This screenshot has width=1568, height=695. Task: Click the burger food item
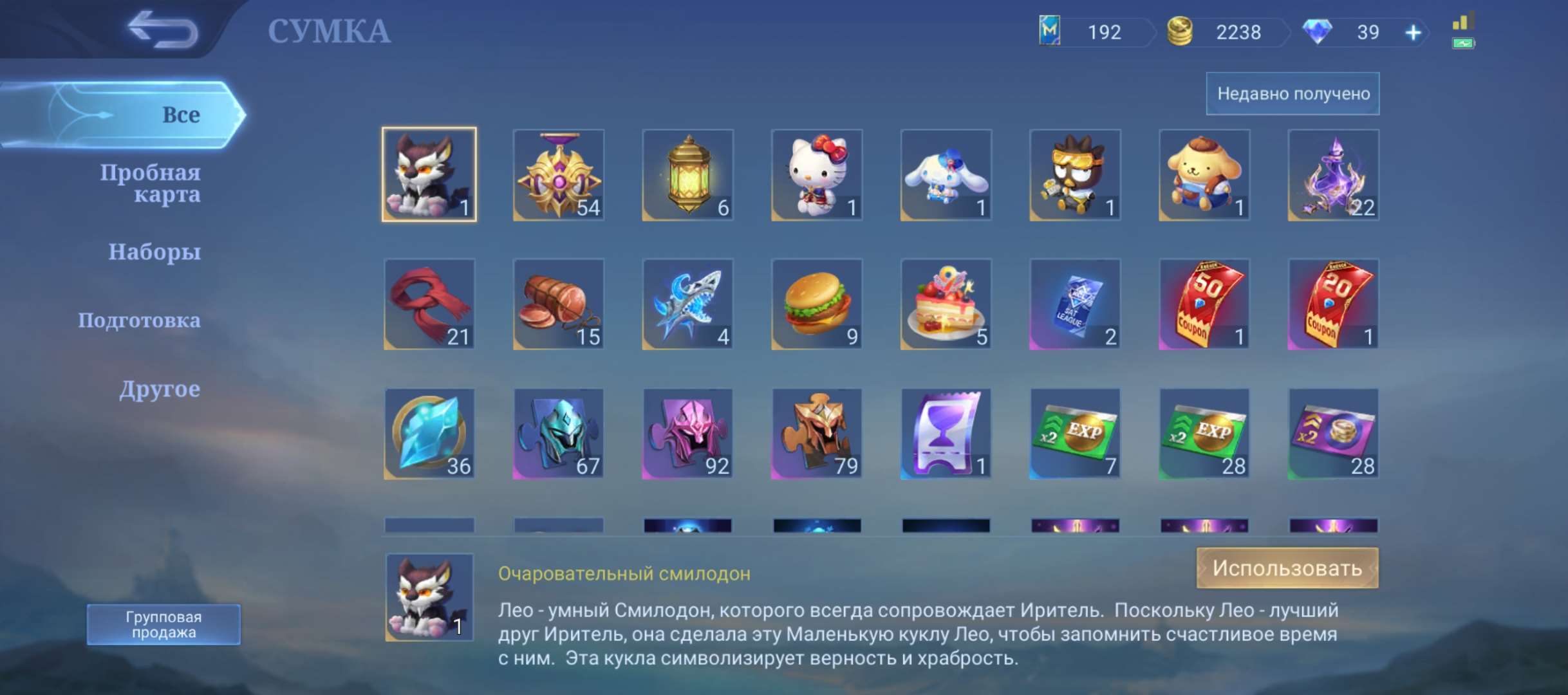pos(816,304)
